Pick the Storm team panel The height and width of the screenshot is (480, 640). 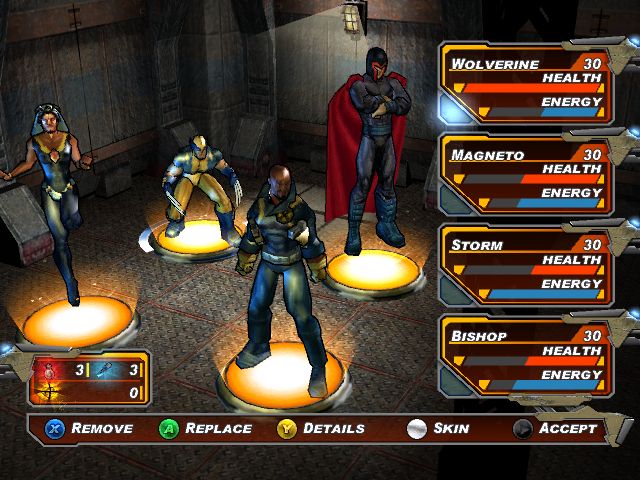click(527, 265)
